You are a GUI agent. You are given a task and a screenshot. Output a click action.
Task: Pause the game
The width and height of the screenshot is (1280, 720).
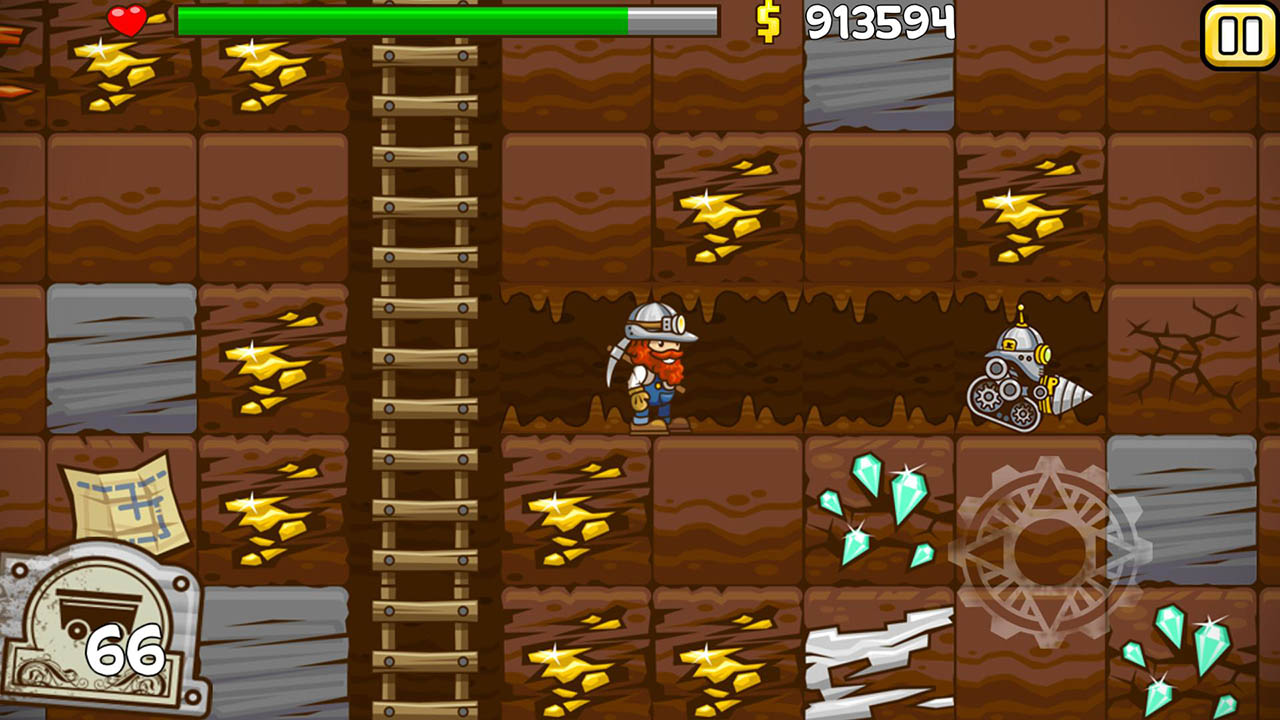tap(1240, 37)
